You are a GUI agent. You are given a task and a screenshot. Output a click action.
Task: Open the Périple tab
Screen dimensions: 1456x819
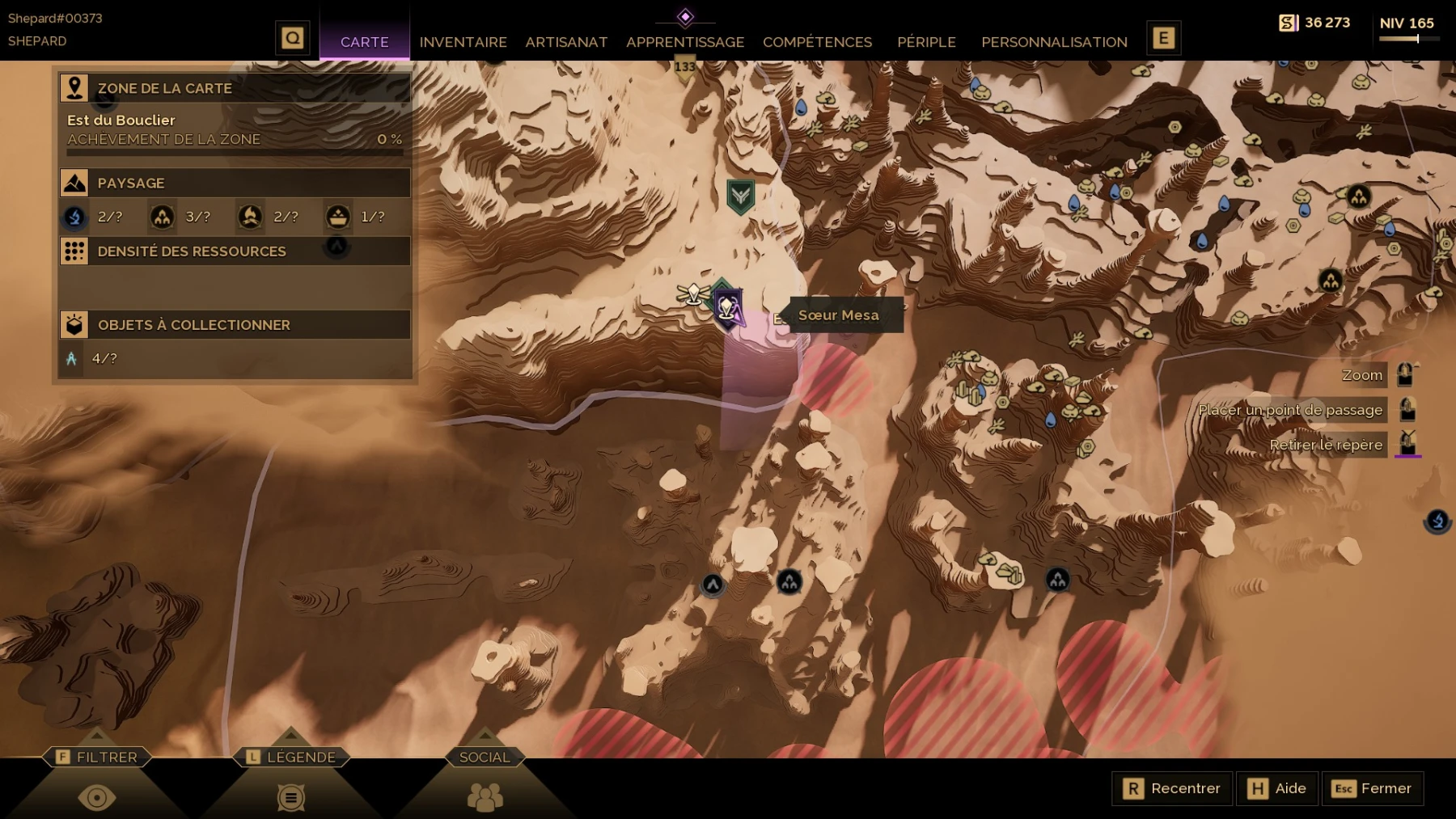coord(926,42)
